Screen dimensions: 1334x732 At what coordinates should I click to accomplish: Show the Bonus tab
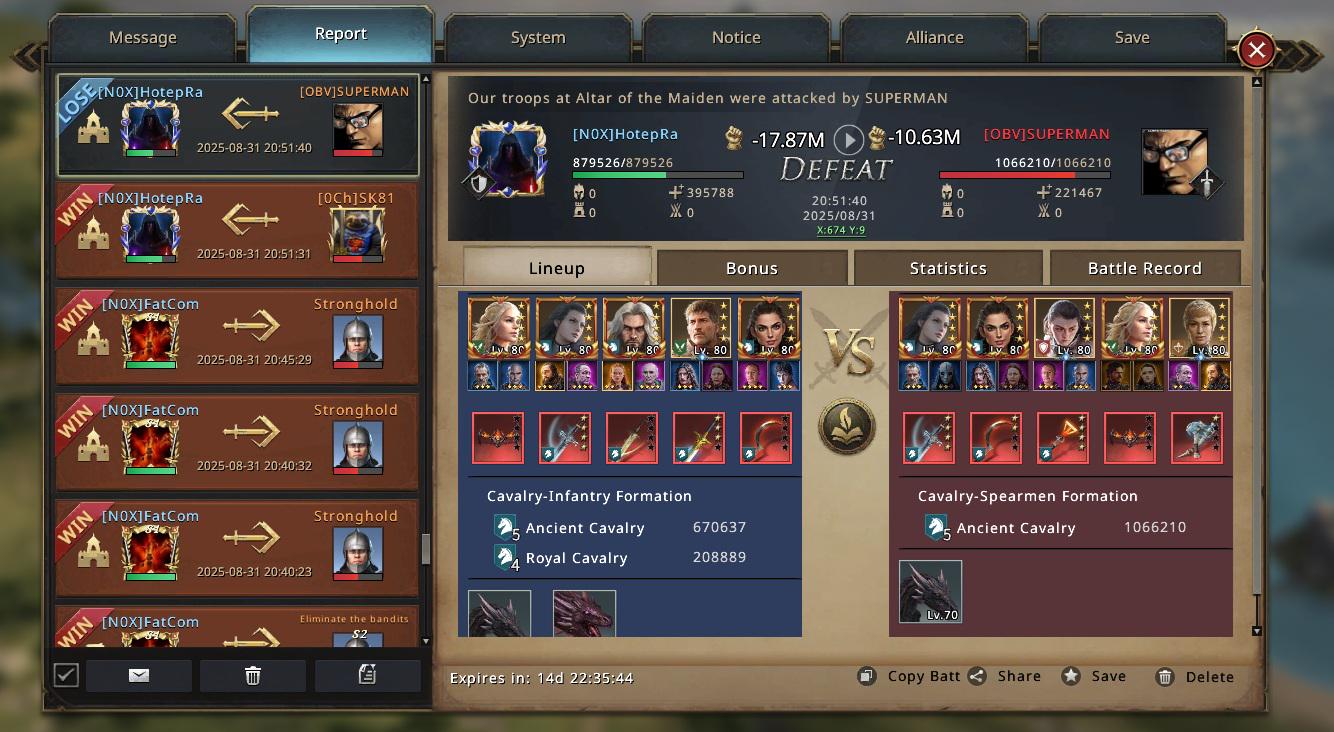[752, 268]
